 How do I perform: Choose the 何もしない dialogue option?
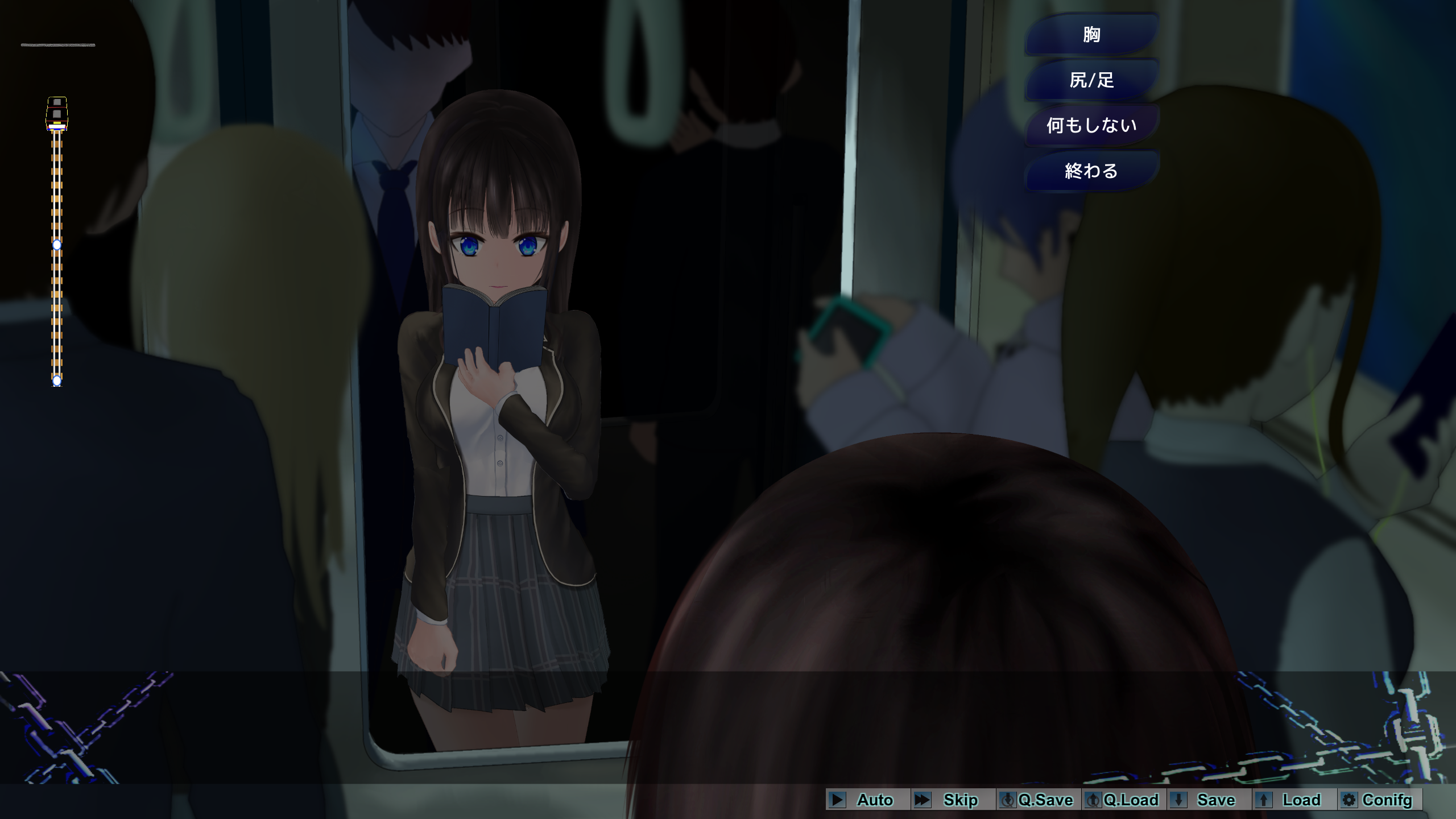click(1091, 125)
